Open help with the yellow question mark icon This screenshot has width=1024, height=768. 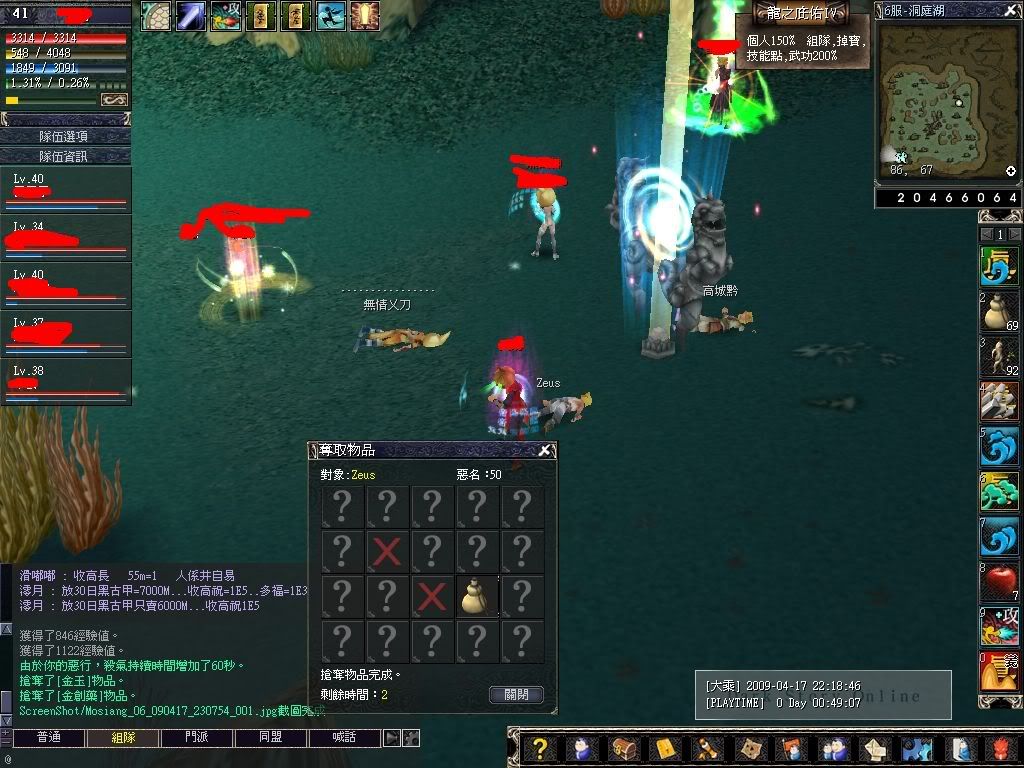point(540,748)
